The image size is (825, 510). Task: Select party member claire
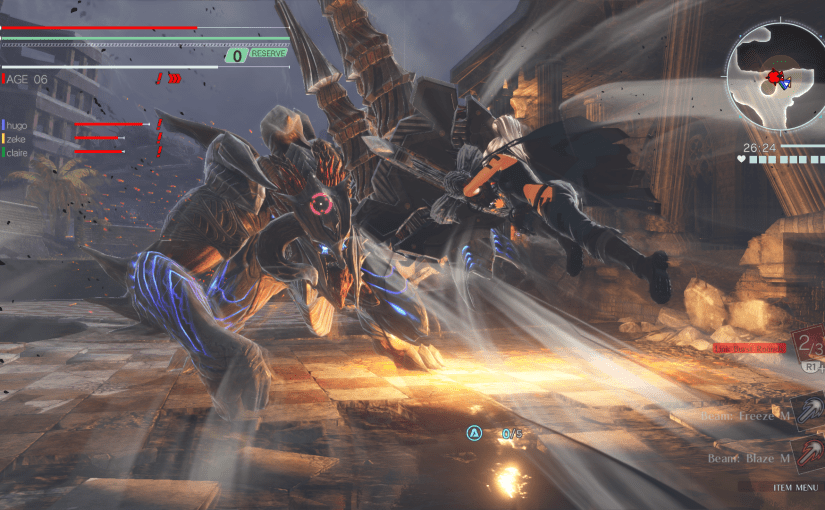pos(19,152)
